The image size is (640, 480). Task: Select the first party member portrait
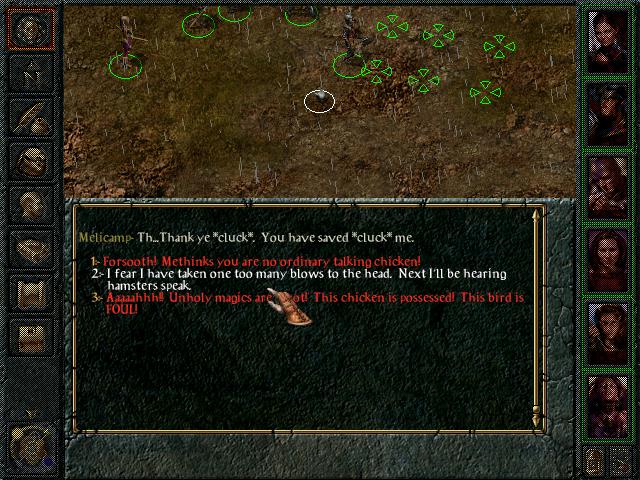point(606,40)
